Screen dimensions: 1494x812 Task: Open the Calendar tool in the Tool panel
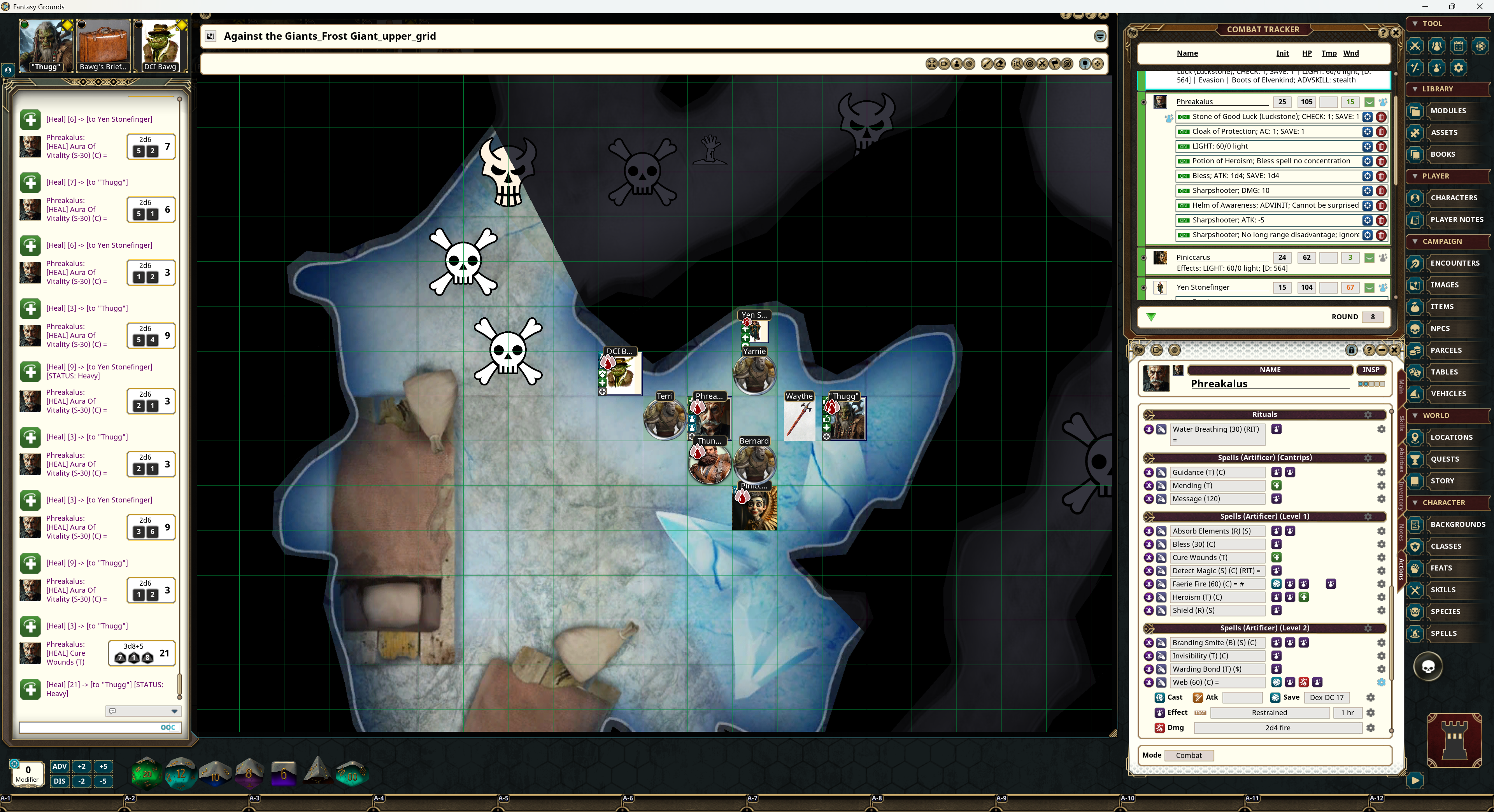tap(1459, 46)
